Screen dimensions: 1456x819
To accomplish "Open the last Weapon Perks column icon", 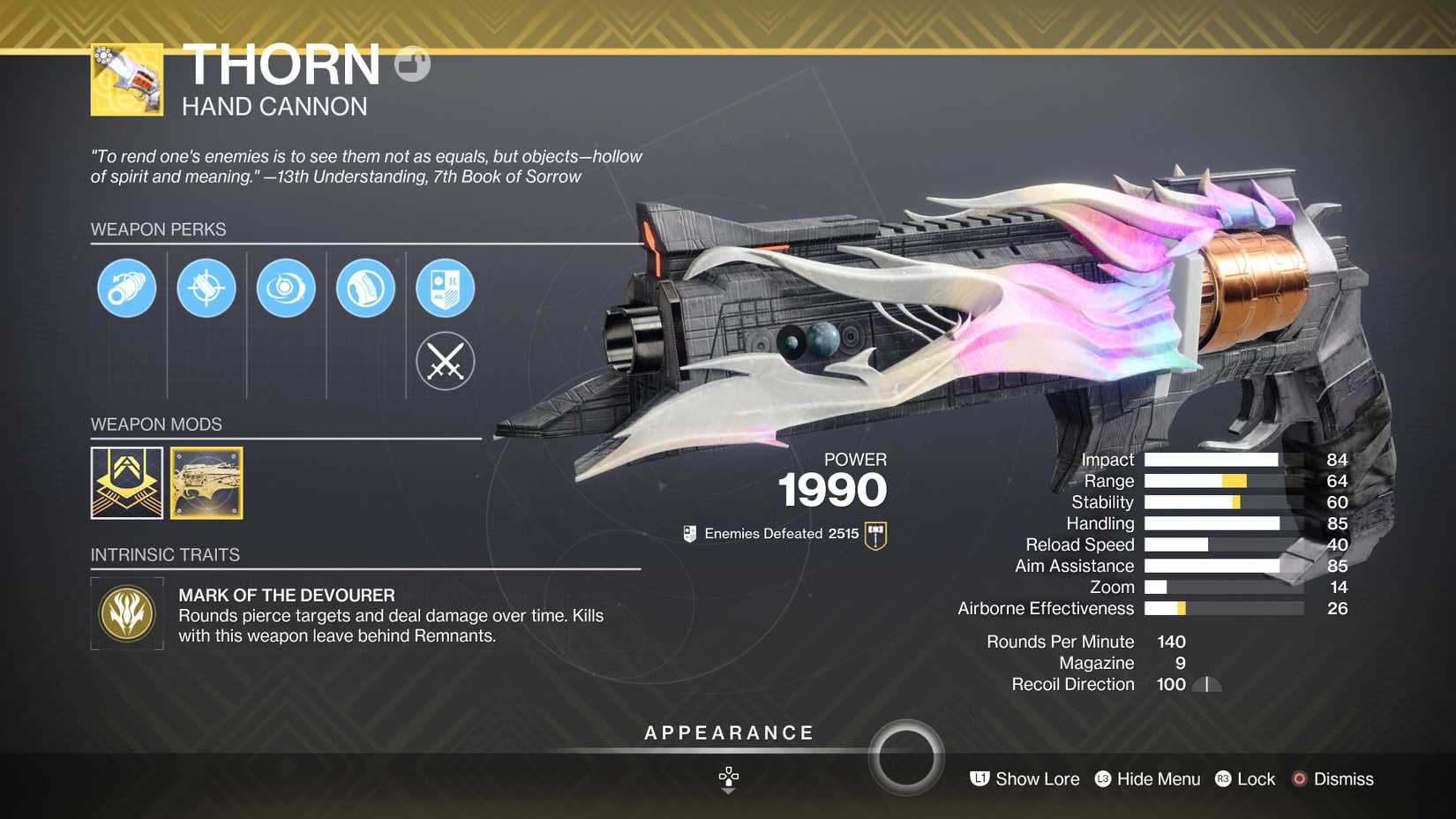I will click(x=445, y=289).
